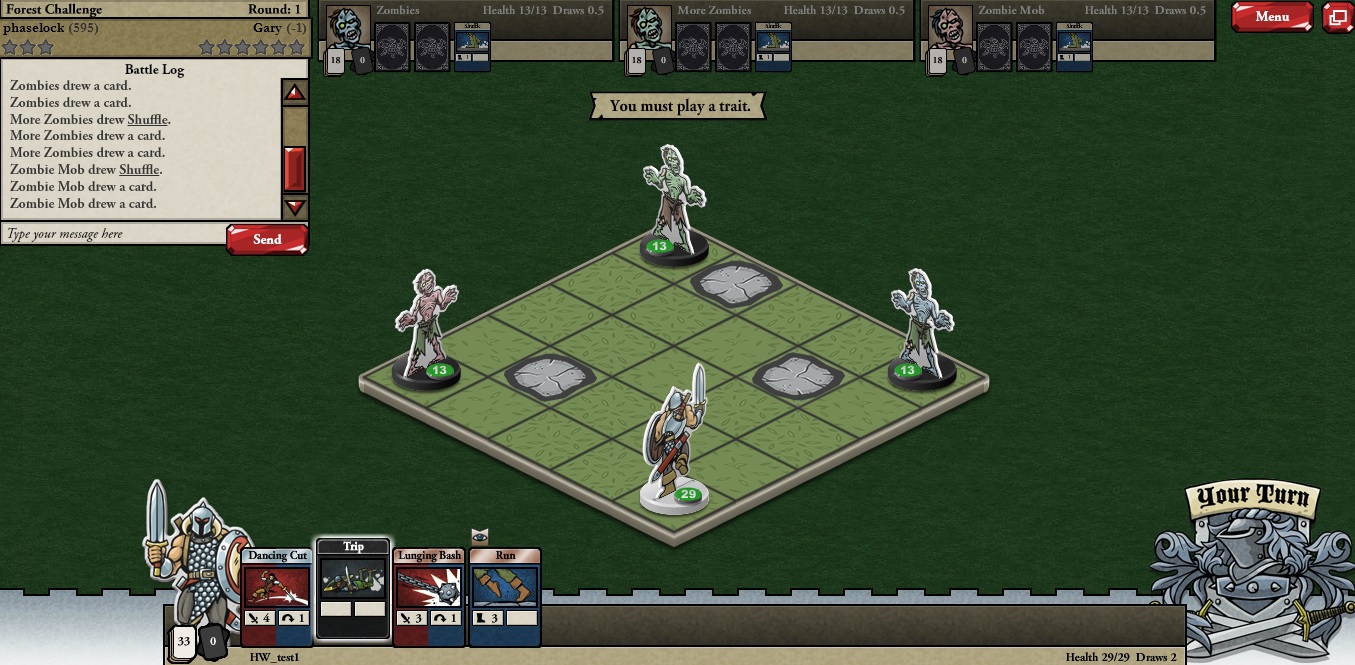Inspect the Zombies group's revealed Shuffle card

coord(472,46)
